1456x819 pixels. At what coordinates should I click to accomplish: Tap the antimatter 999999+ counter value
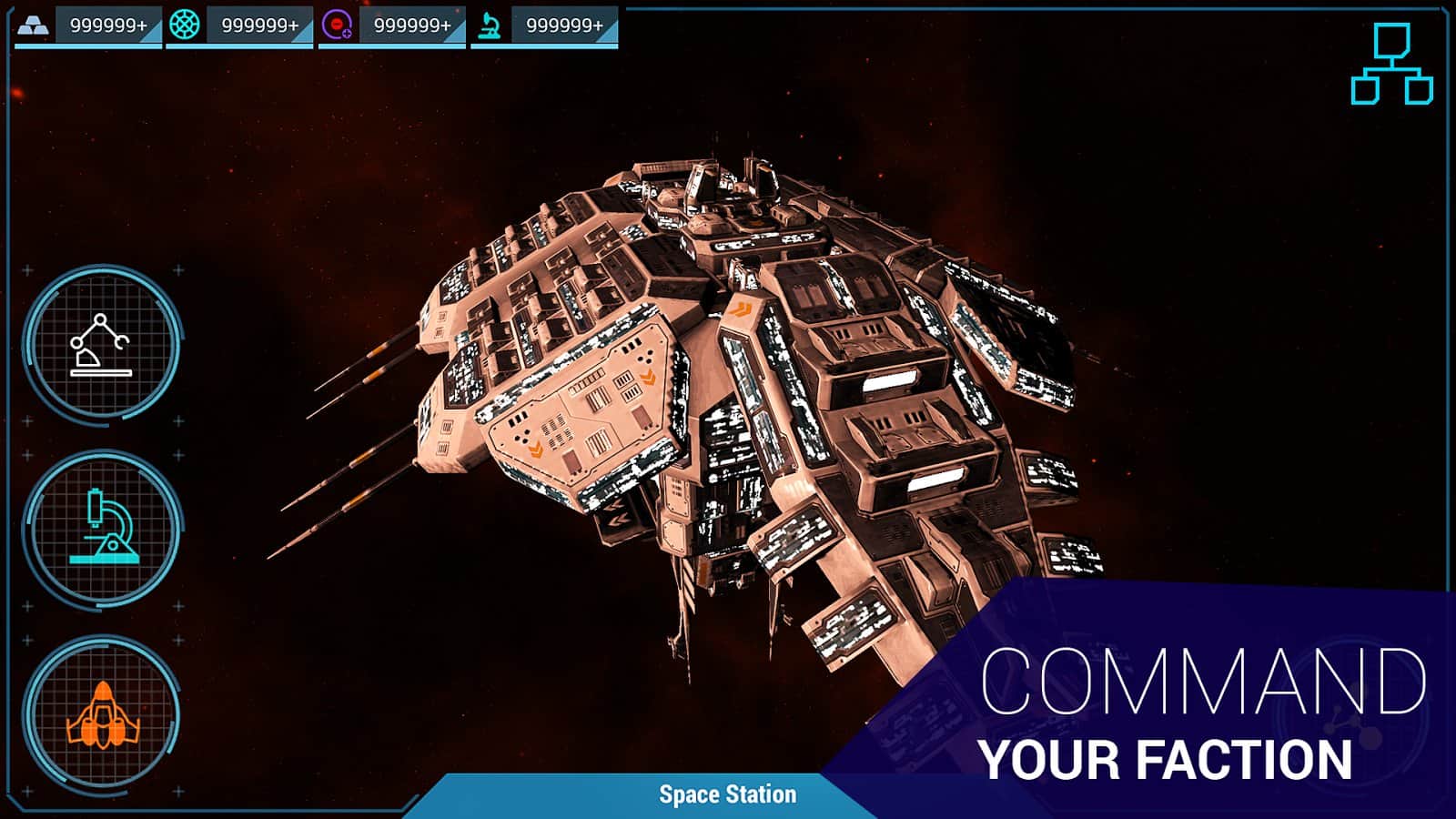[414, 25]
